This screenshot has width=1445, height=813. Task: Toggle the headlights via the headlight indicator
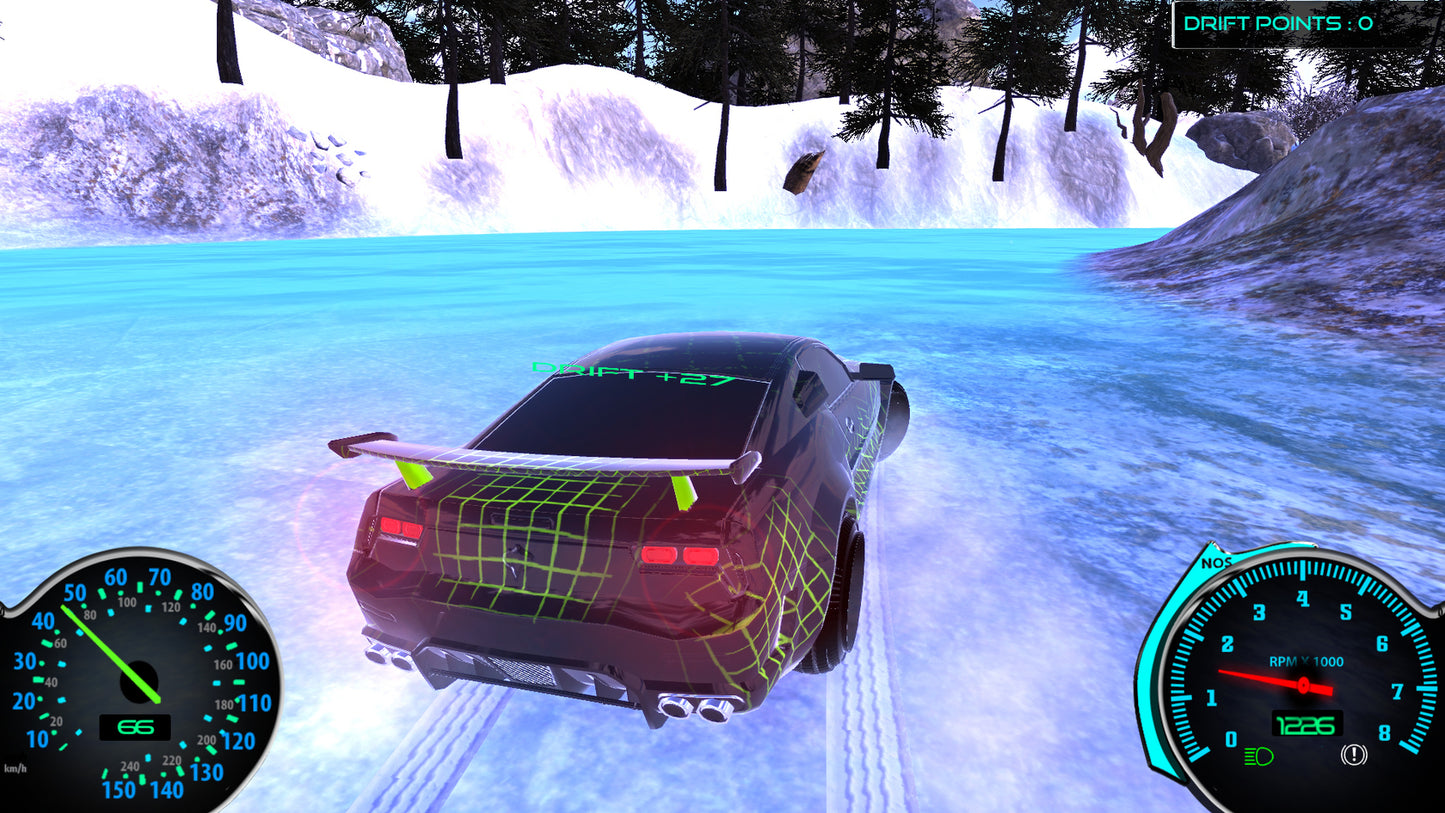pyautogui.click(x=1258, y=757)
